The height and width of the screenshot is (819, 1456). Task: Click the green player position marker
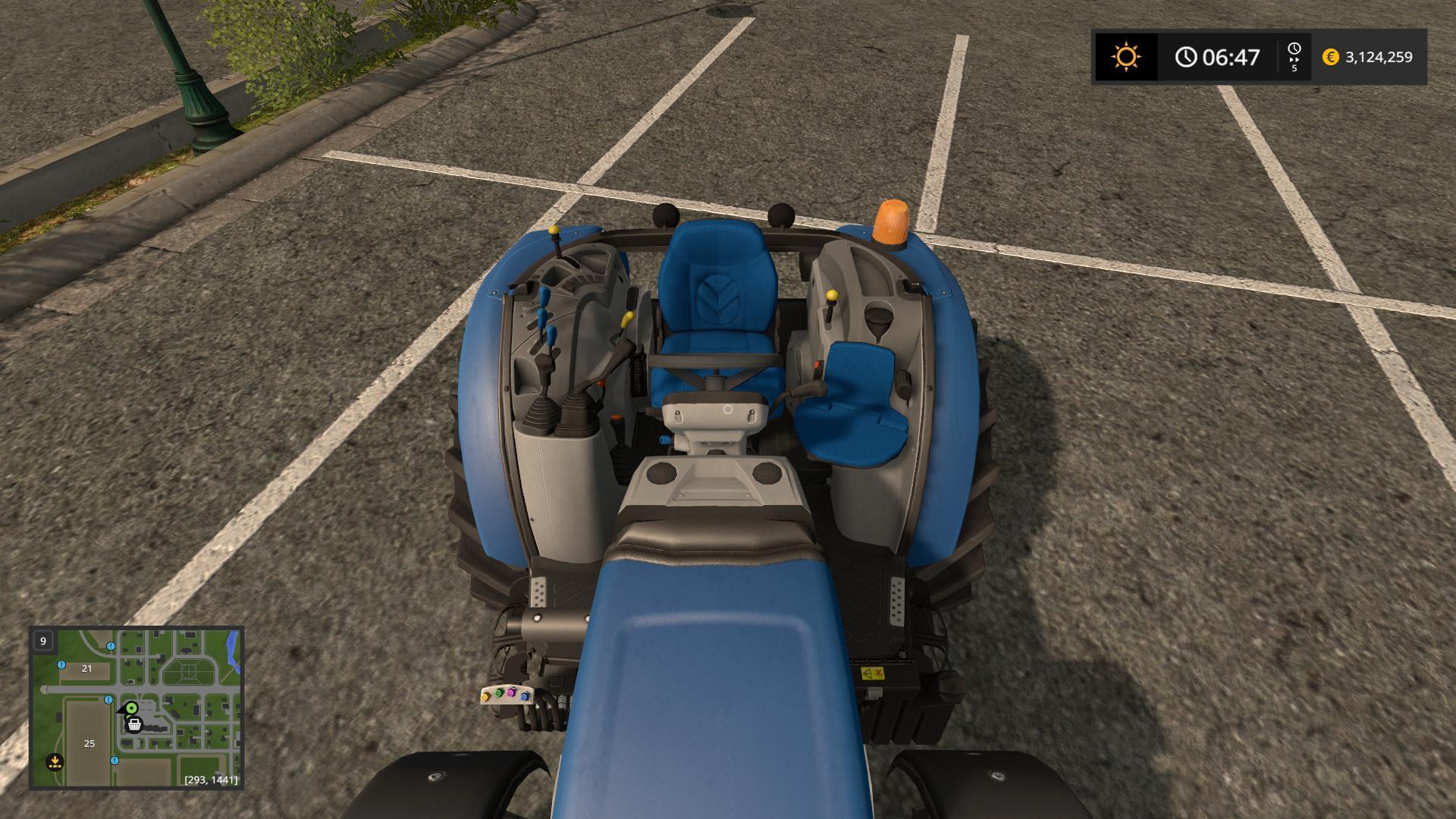(x=131, y=708)
